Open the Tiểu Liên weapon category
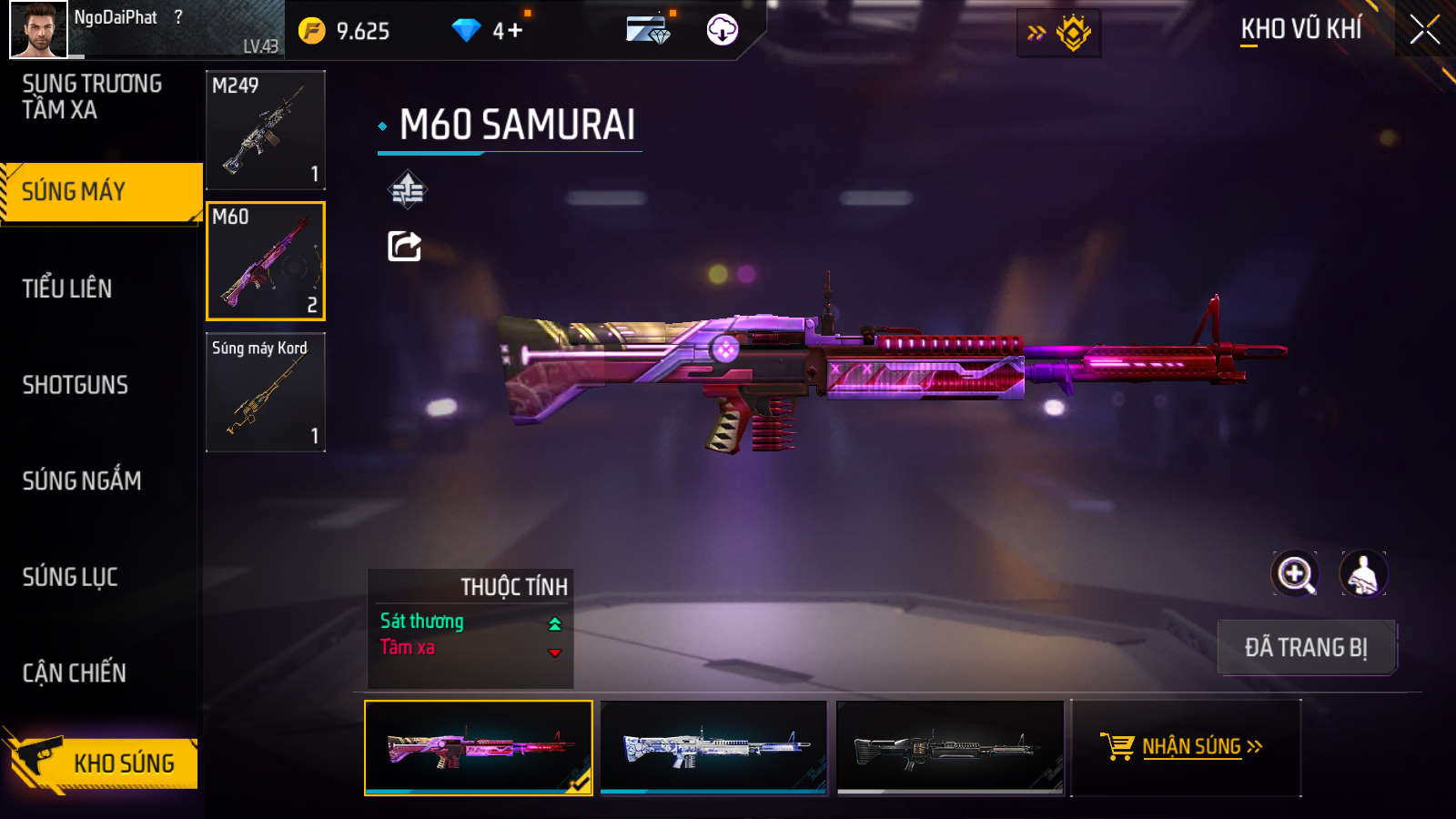 68,289
